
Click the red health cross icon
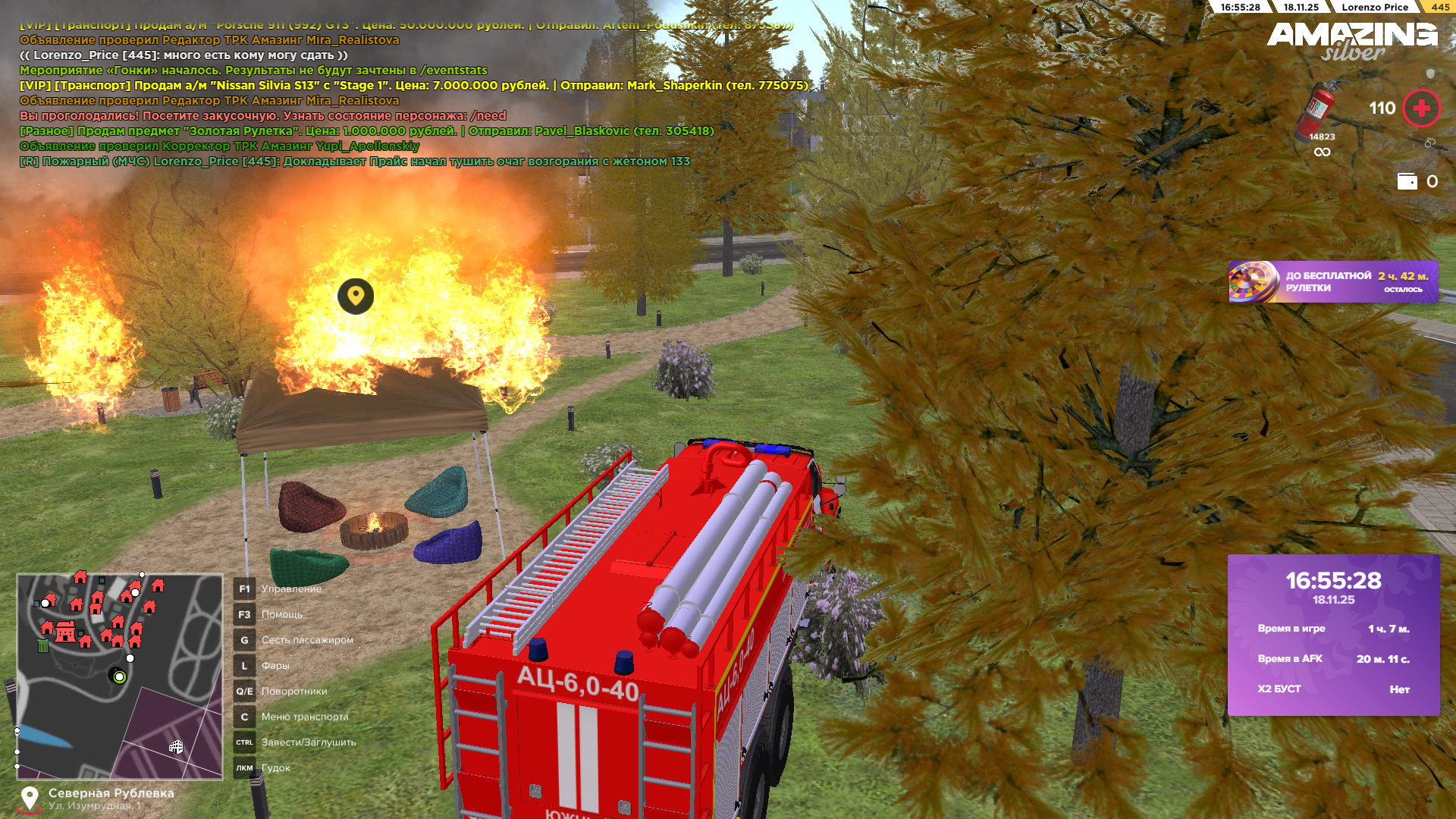[1421, 108]
